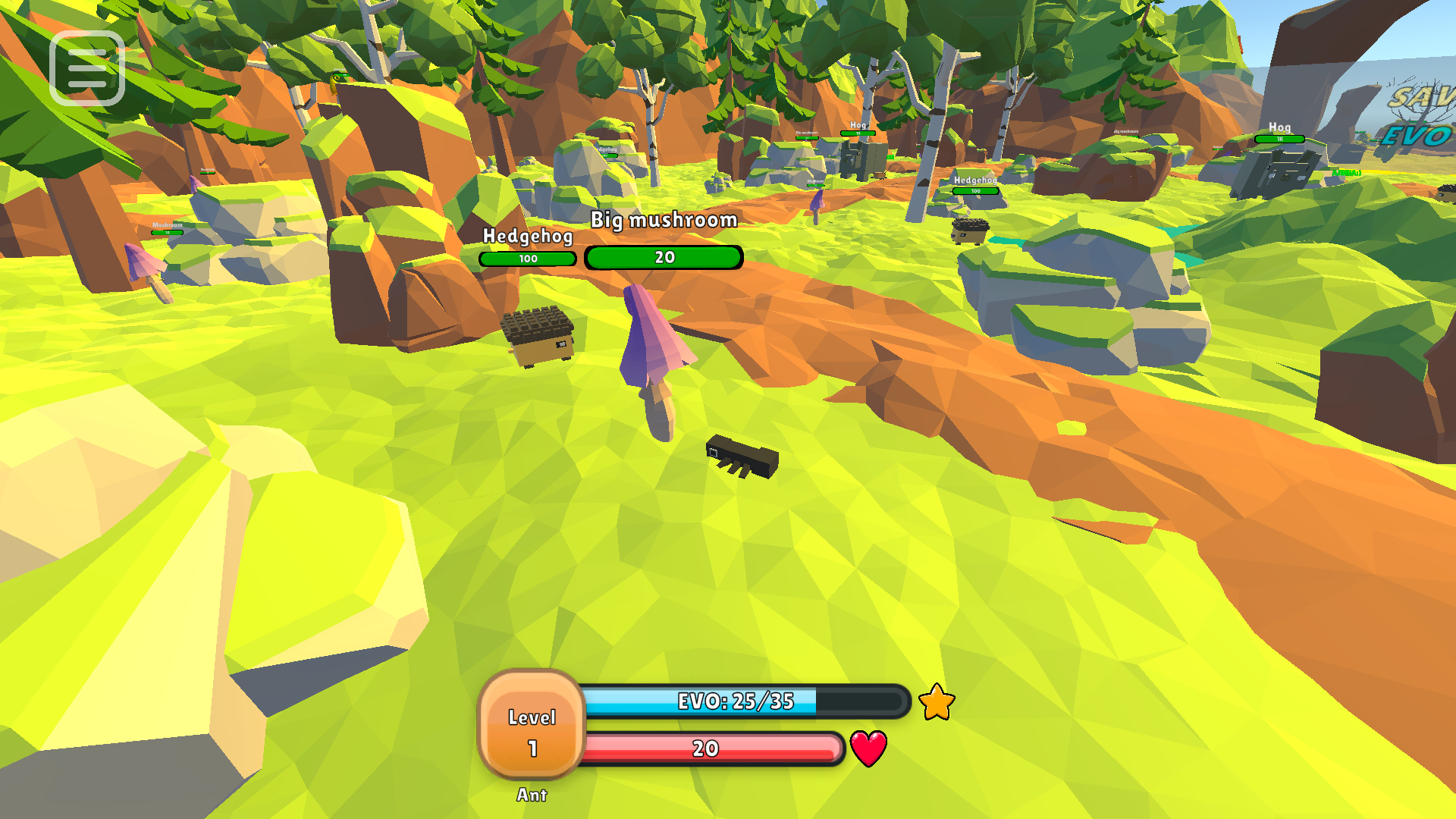Click the Hog health bar showing 1K
This screenshot has width=1456, height=819.
pos(1279,140)
